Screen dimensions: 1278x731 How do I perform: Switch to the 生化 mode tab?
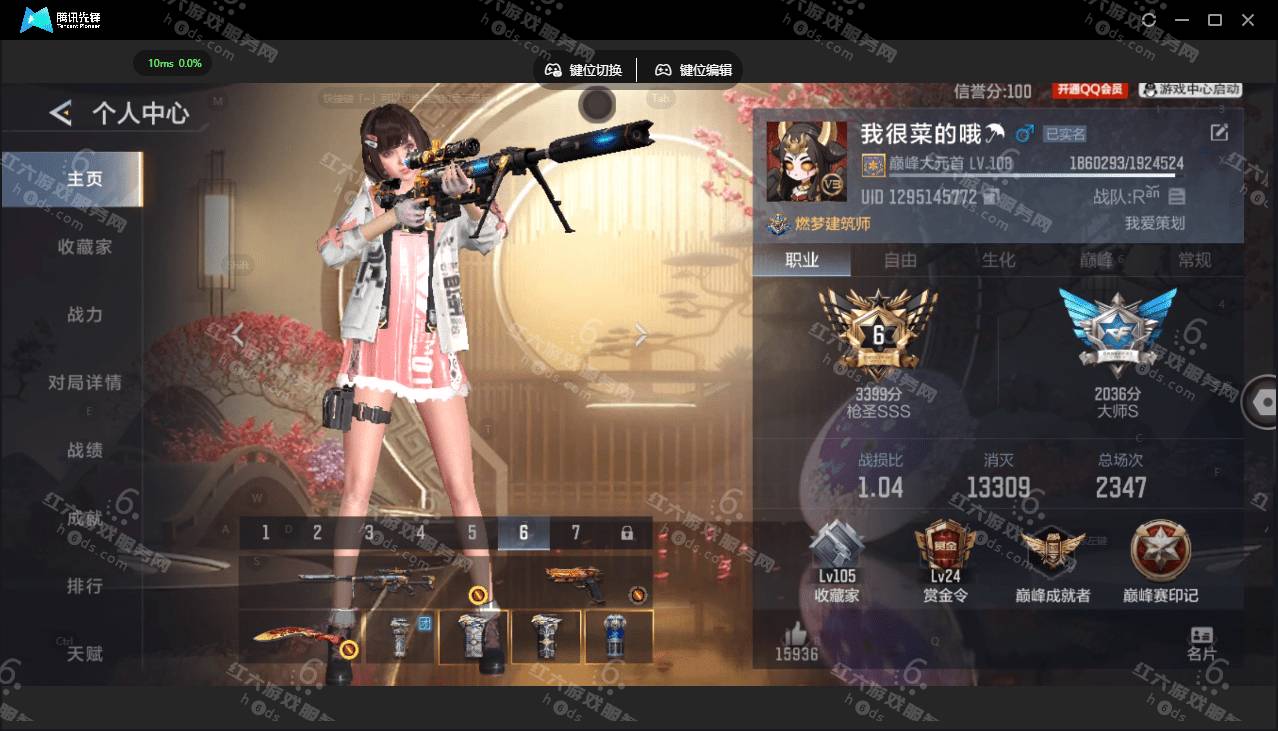click(998, 260)
